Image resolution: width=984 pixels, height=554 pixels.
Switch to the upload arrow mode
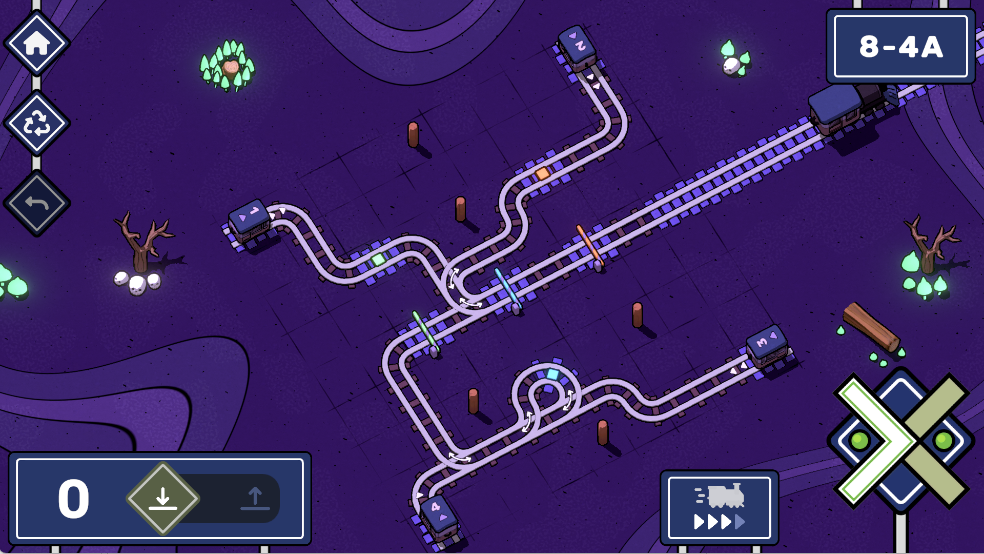(251, 498)
